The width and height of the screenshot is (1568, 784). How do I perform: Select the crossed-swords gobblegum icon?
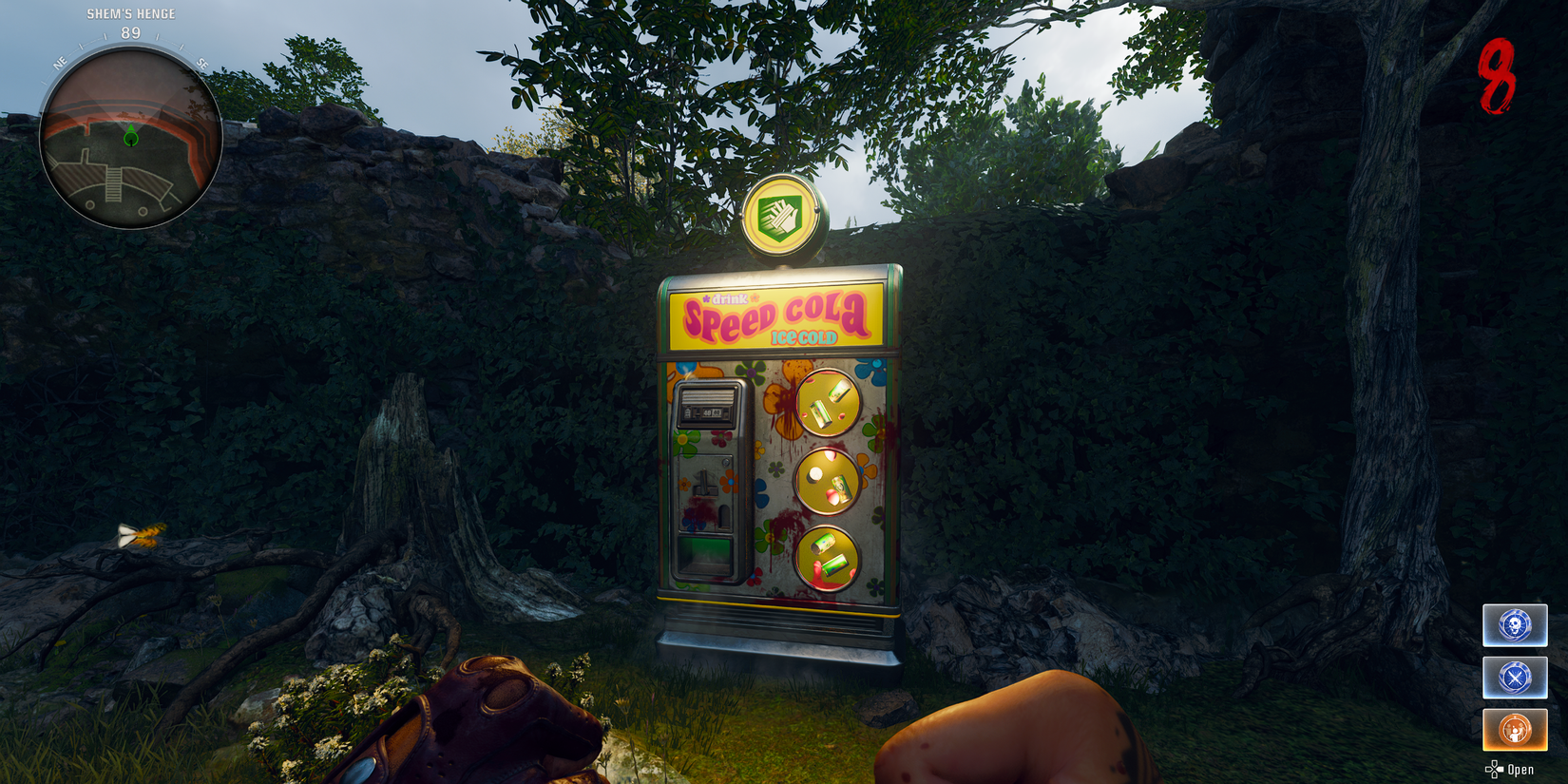(x=1515, y=678)
